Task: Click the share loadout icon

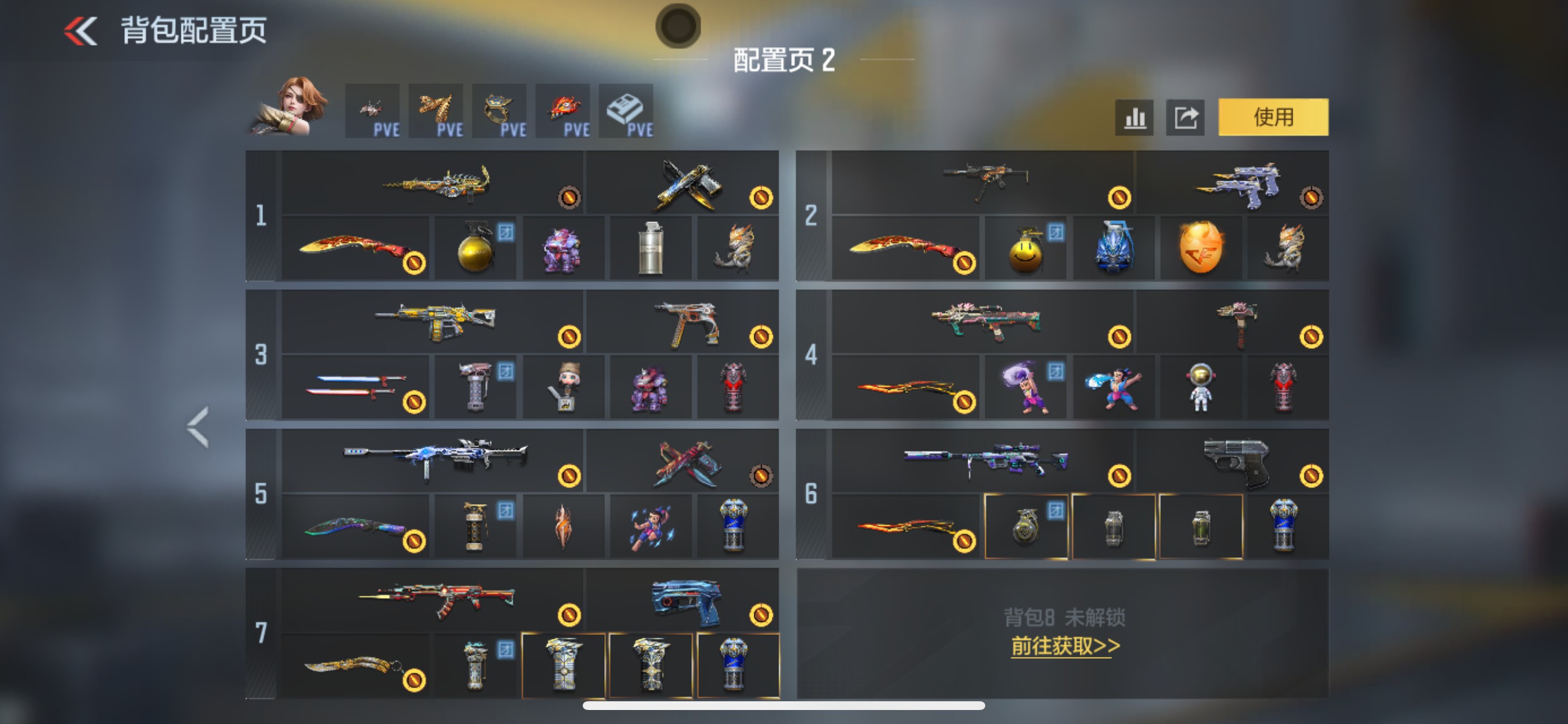Action: [x=1185, y=118]
